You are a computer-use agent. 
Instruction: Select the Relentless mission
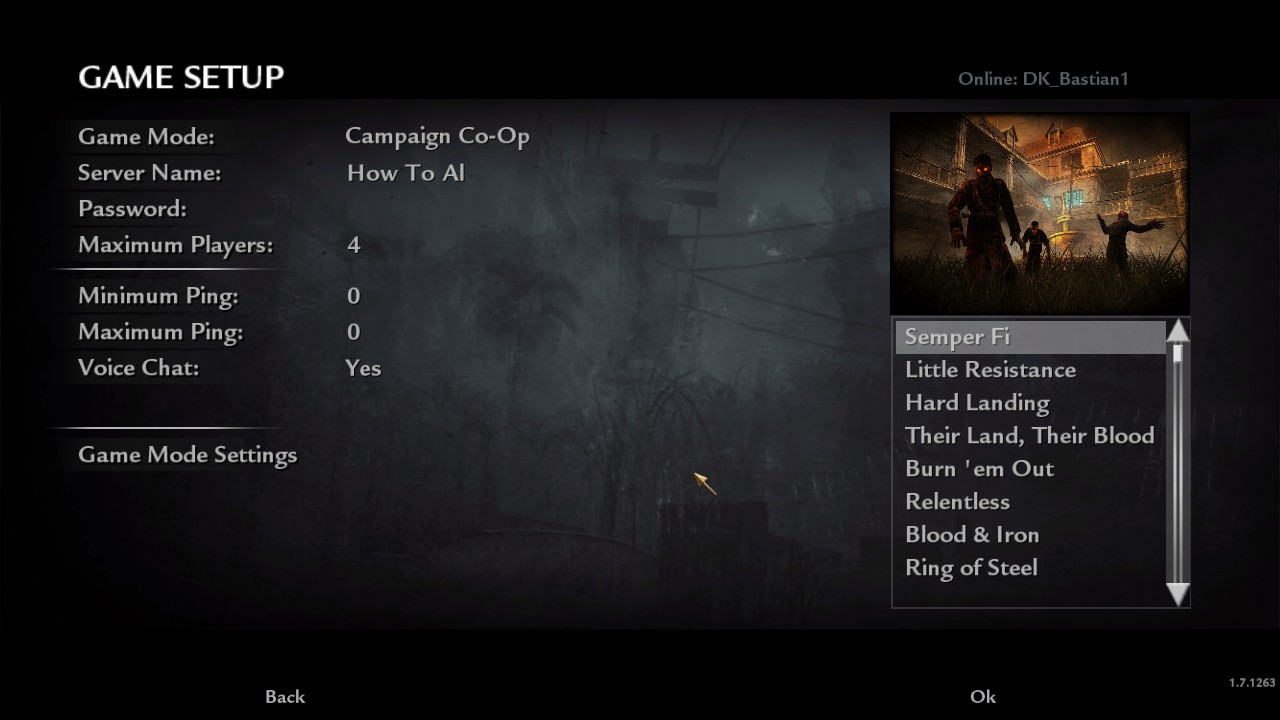point(957,502)
